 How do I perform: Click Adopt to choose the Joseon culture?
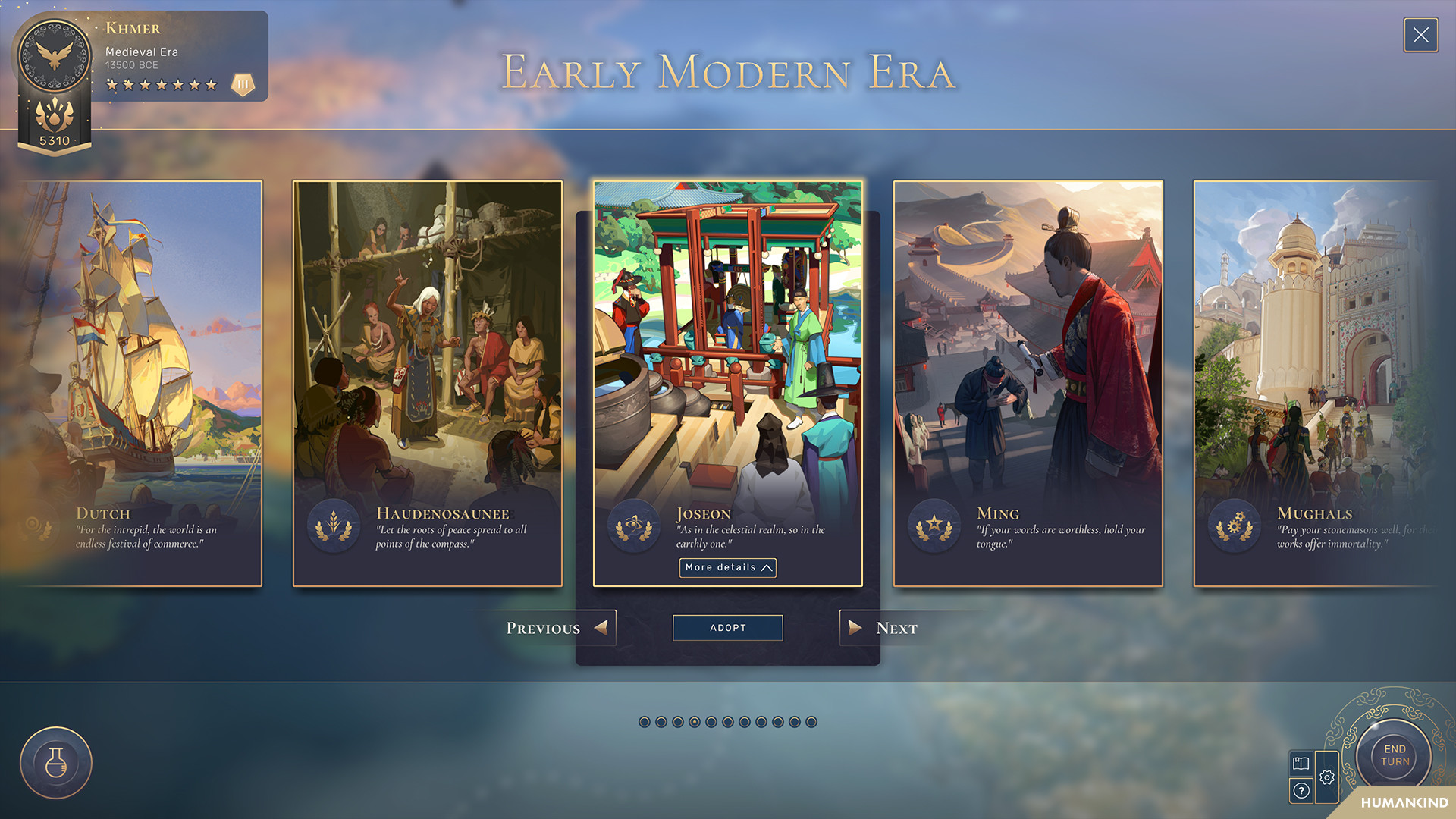[727, 627]
